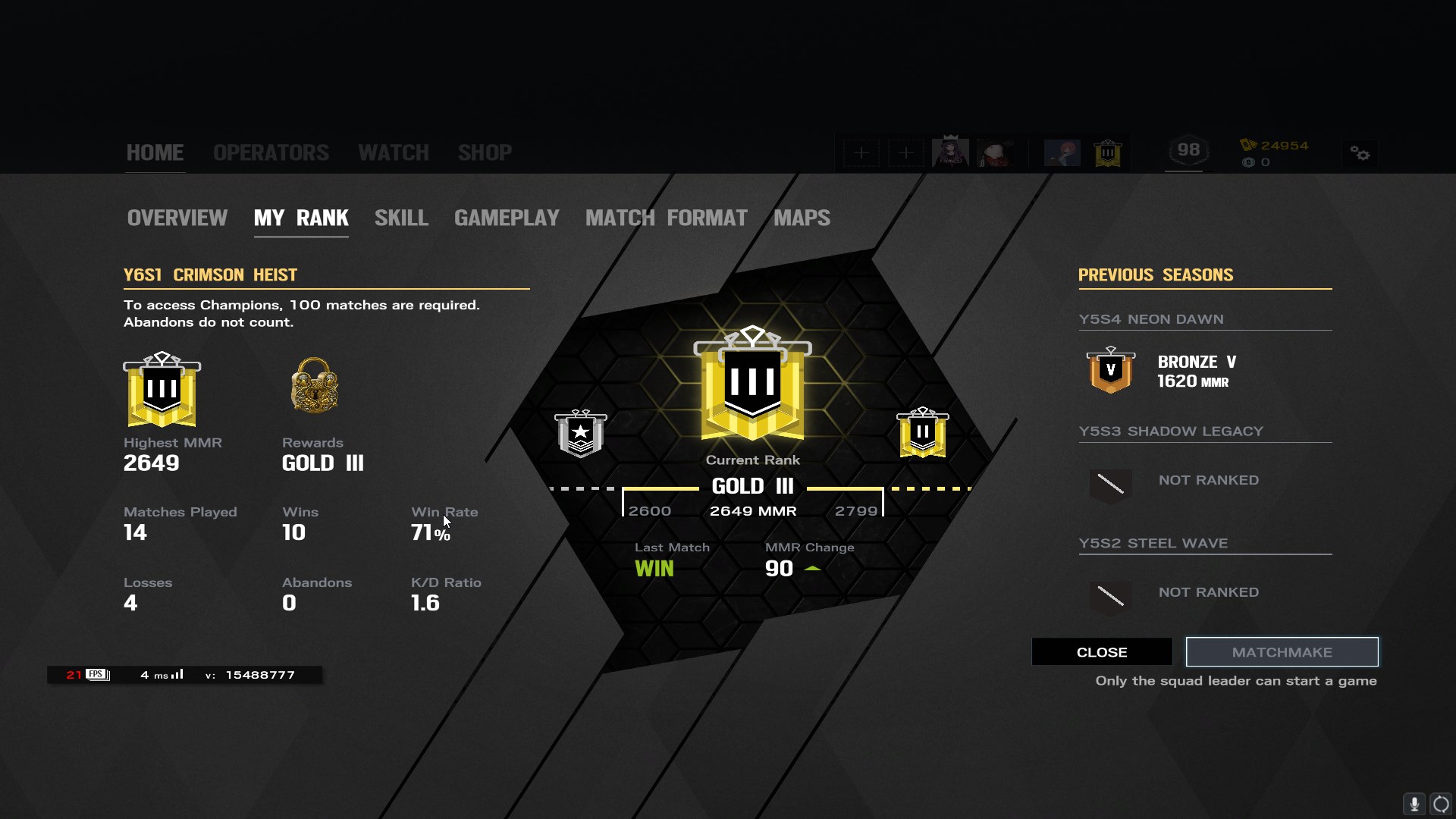Switch to the Maps tab

coord(802,218)
